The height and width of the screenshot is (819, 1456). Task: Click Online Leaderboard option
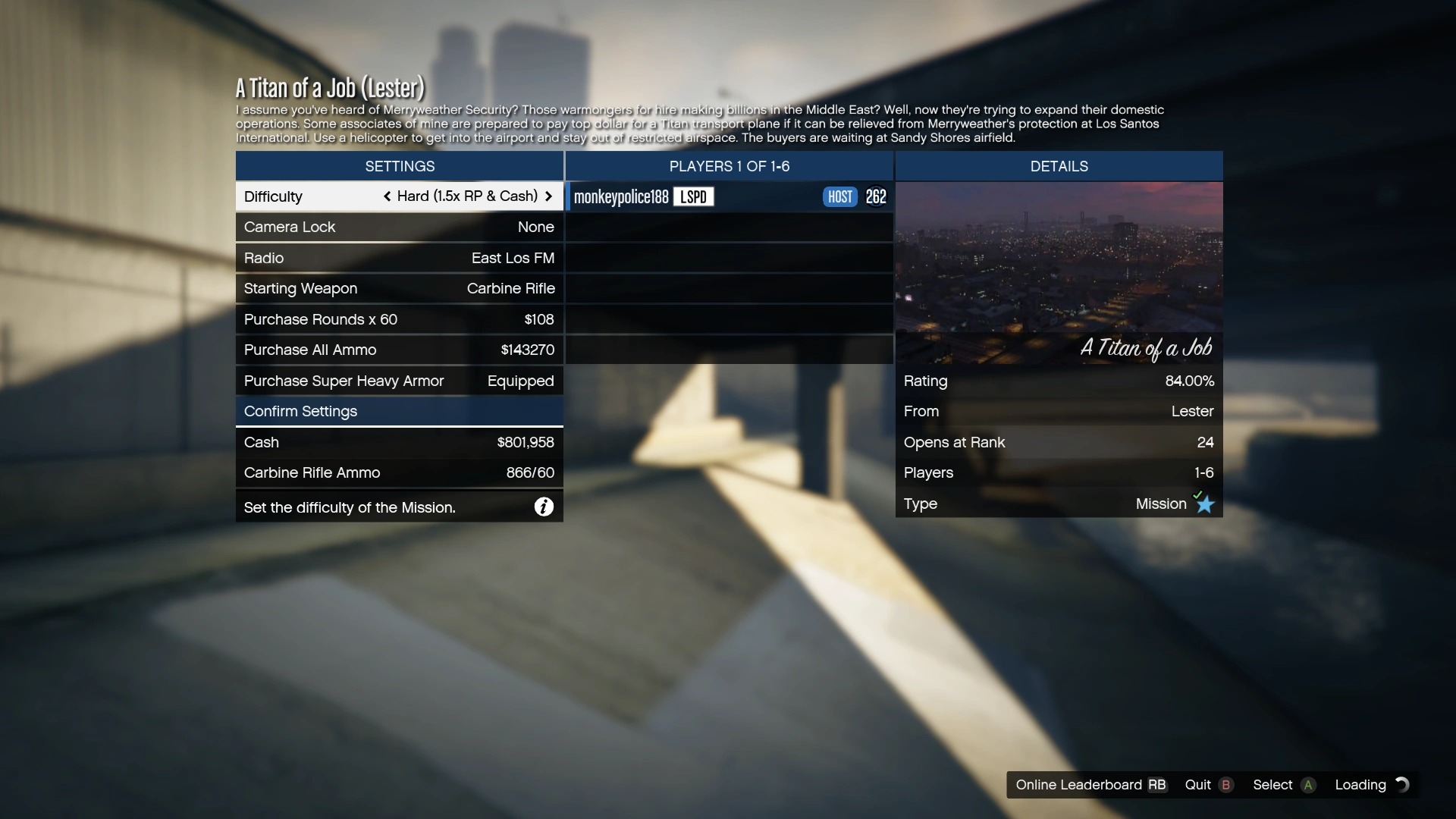[1078, 785]
